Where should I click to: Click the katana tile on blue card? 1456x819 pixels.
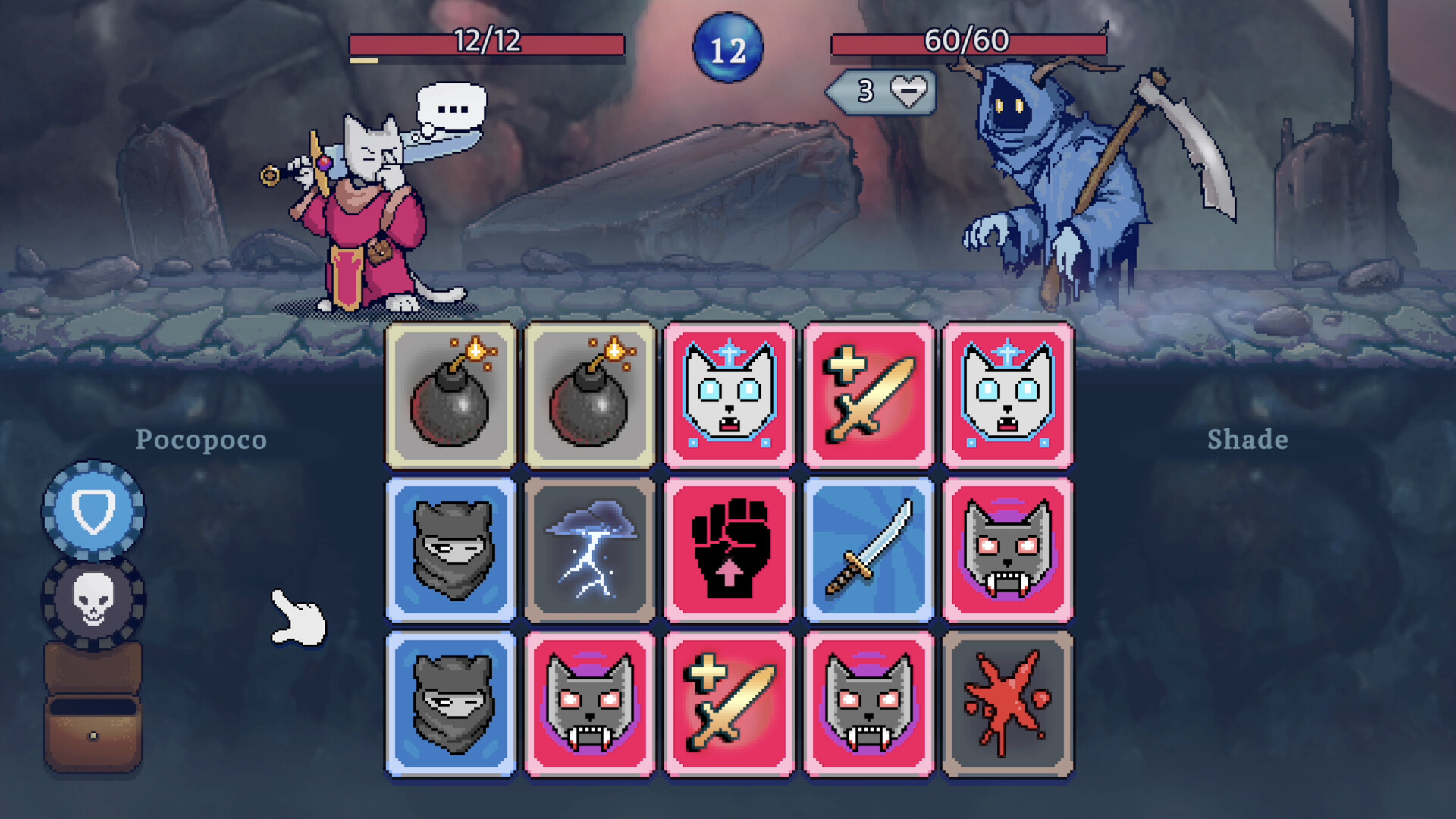tap(868, 549)
